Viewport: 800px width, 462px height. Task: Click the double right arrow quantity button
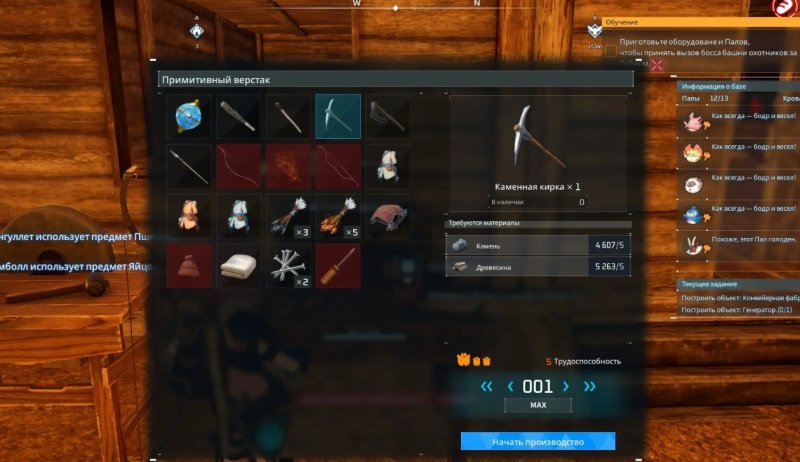click(590, 386)
